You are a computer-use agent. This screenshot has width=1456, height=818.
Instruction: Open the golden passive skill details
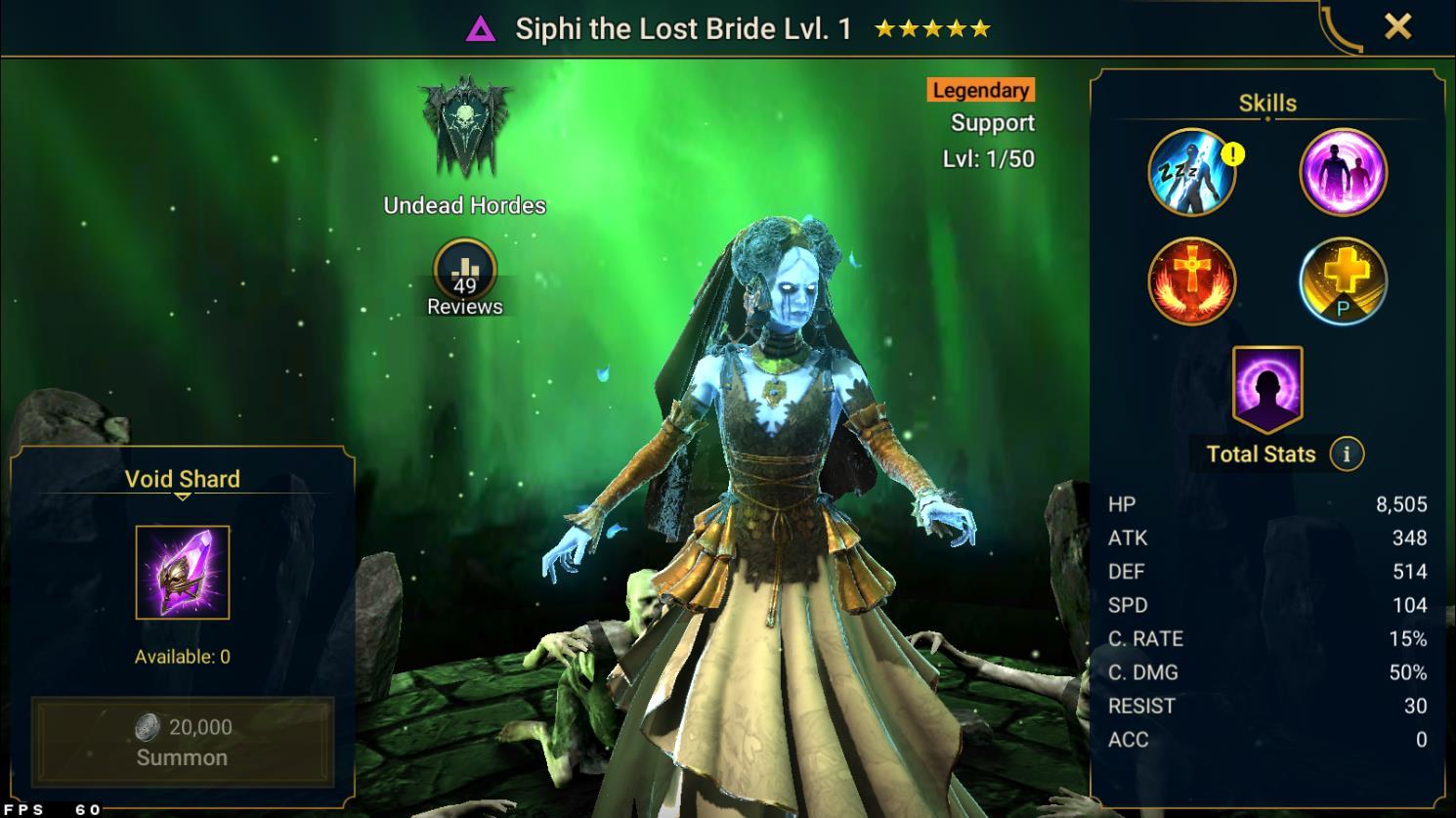point(1342,281)
